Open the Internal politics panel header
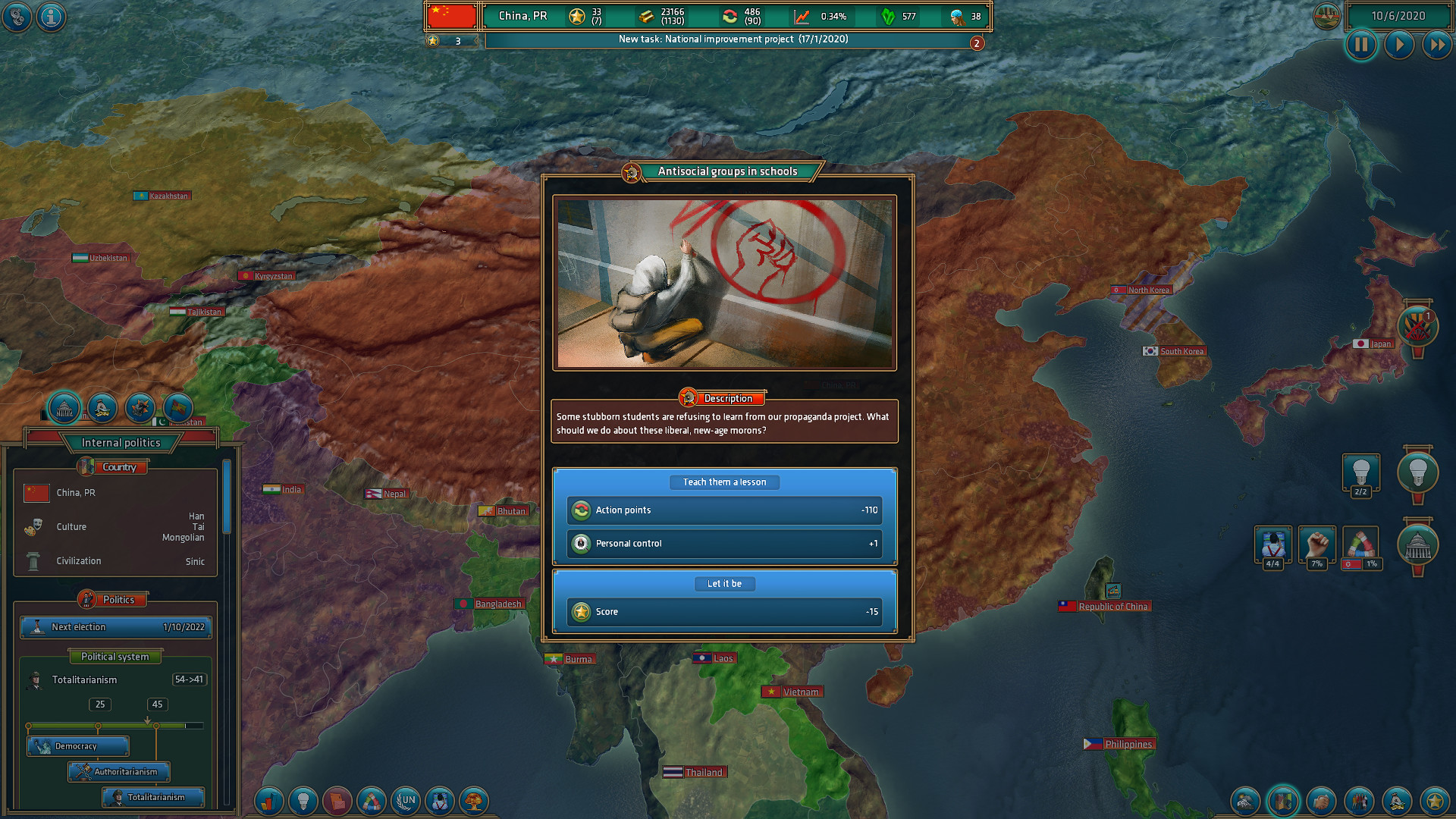 (x=121, y=442)
